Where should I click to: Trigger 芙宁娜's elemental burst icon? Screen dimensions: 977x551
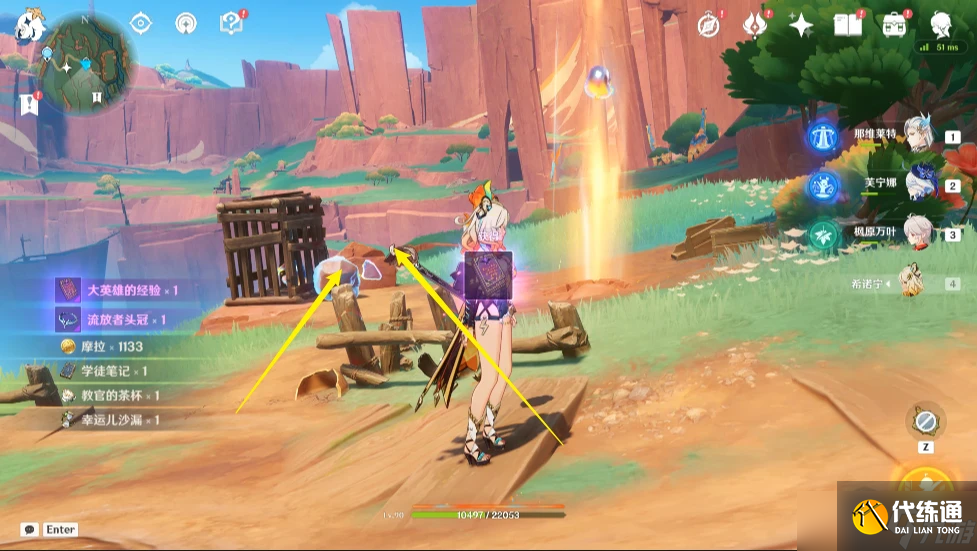[x=824, y=185]
